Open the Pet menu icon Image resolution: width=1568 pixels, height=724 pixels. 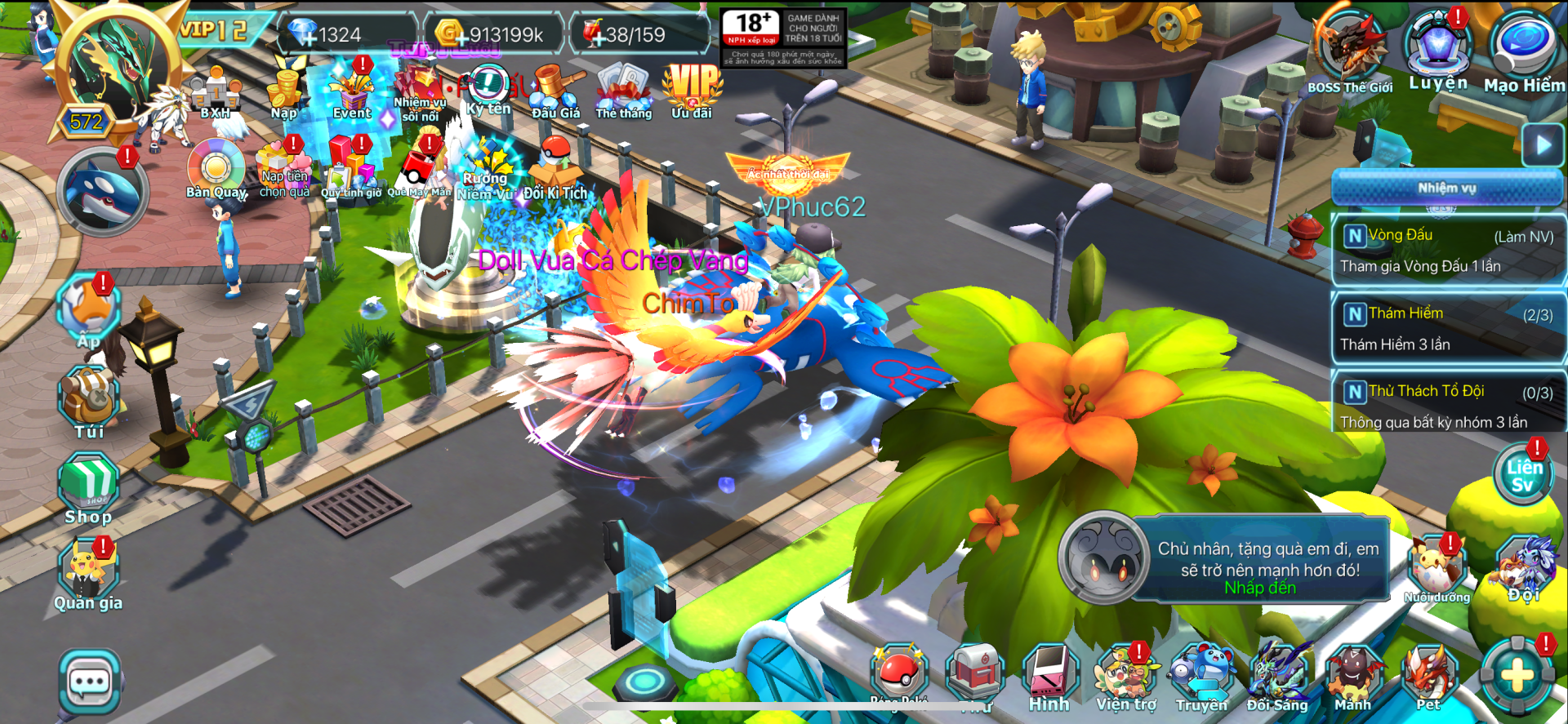[x=1429, y=679]
